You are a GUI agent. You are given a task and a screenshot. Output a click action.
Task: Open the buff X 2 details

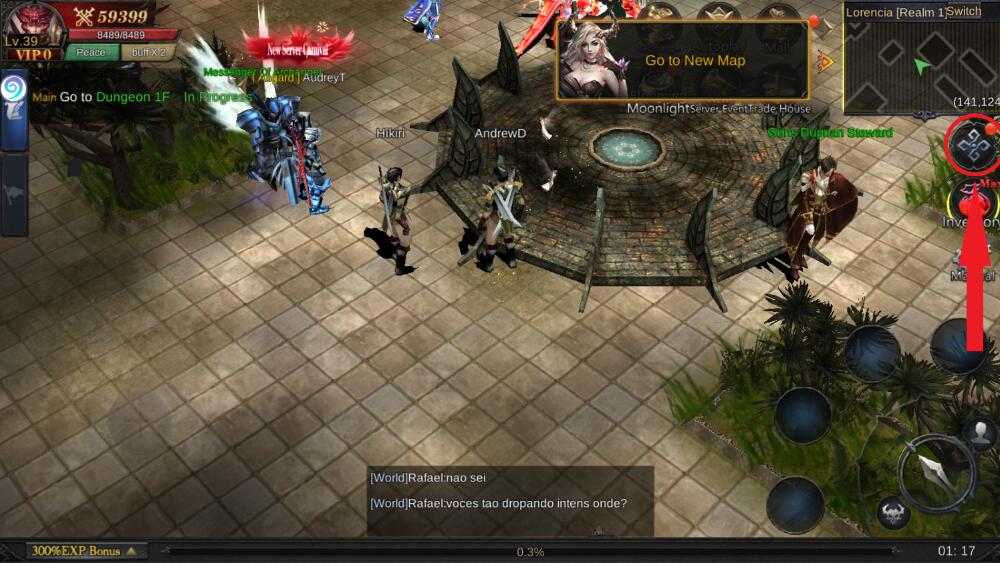coord(147,52)
